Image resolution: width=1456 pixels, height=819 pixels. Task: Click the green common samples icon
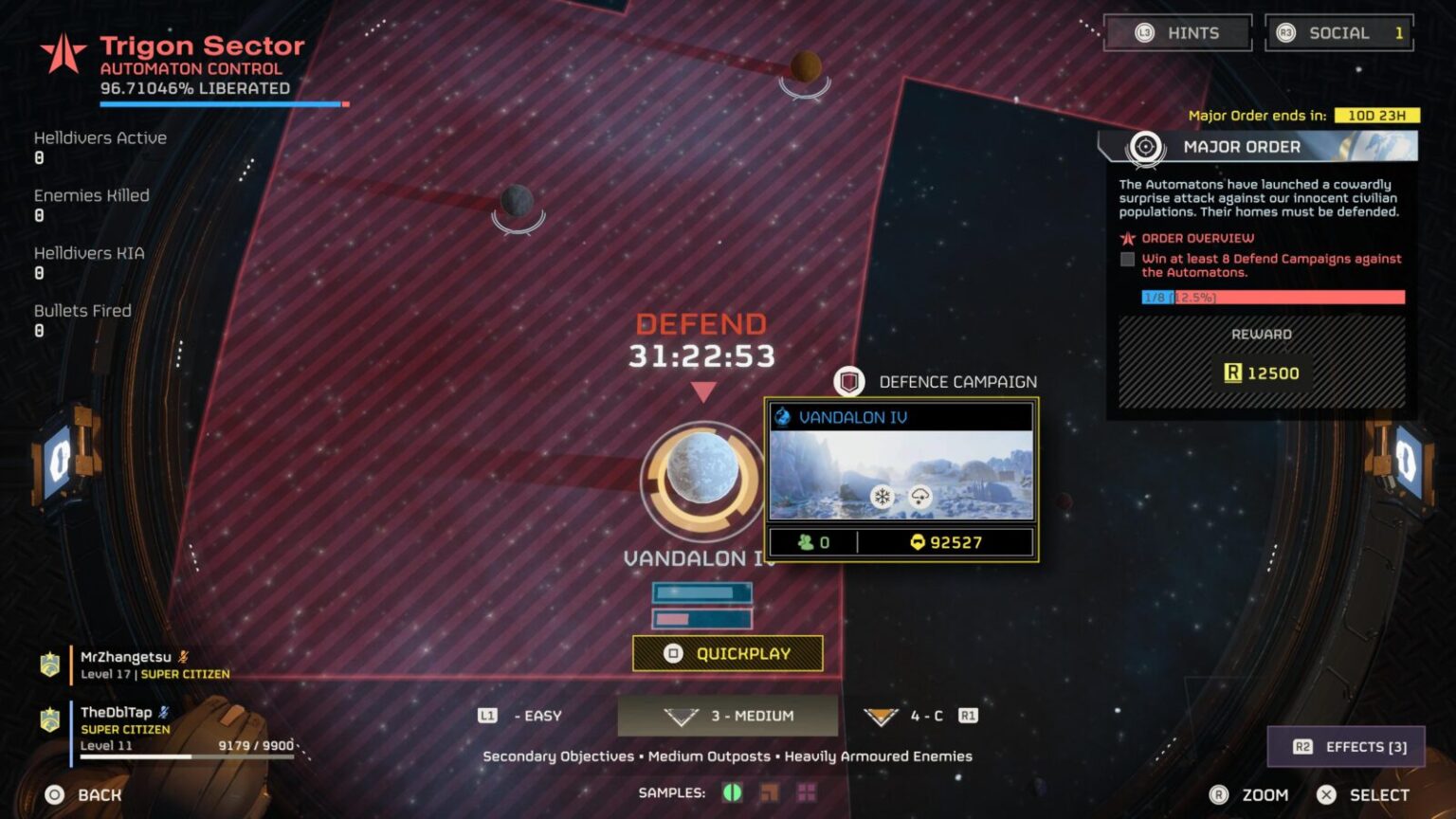pos(732,792)
